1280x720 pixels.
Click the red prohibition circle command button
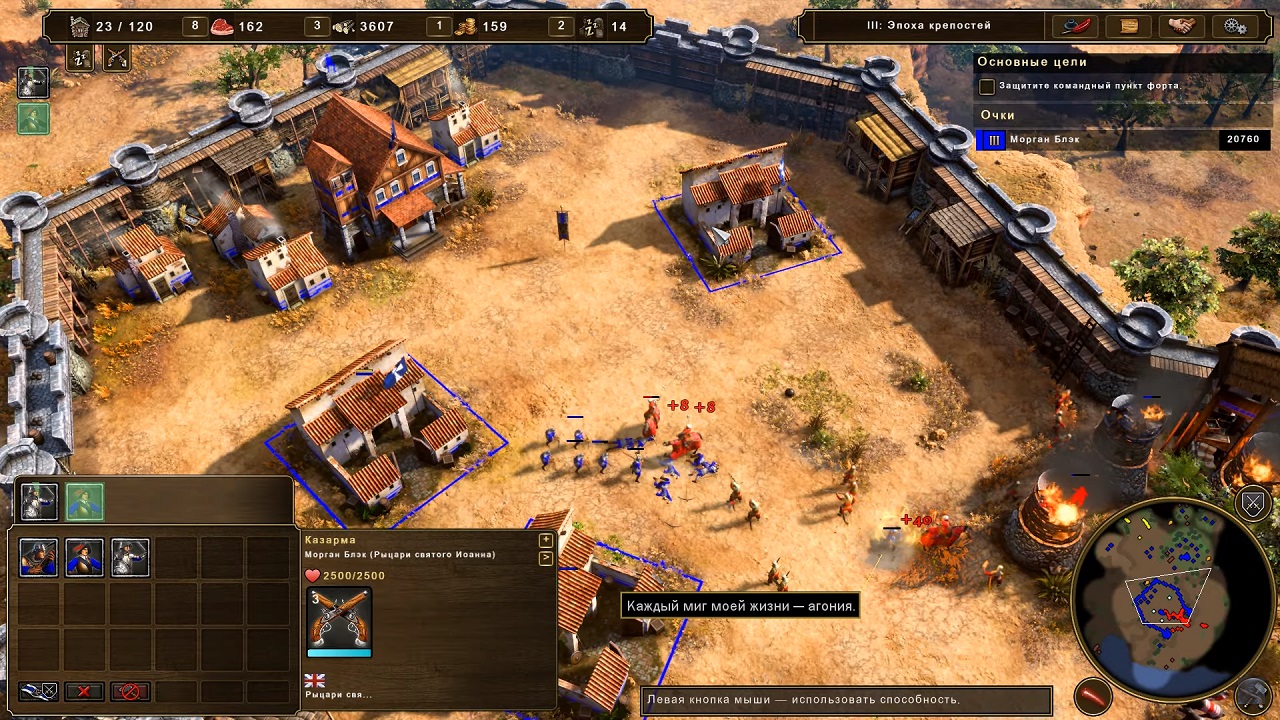pos(130,691)
